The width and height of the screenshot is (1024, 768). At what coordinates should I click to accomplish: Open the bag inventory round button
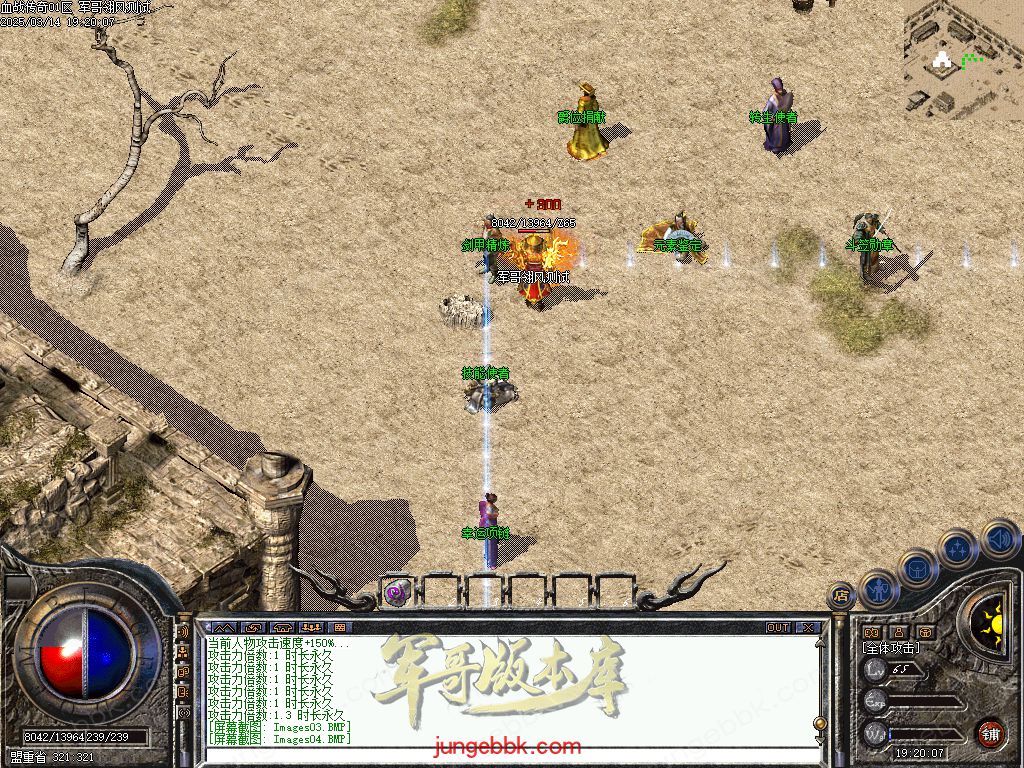pyautogui.click(x=916, y=568)
